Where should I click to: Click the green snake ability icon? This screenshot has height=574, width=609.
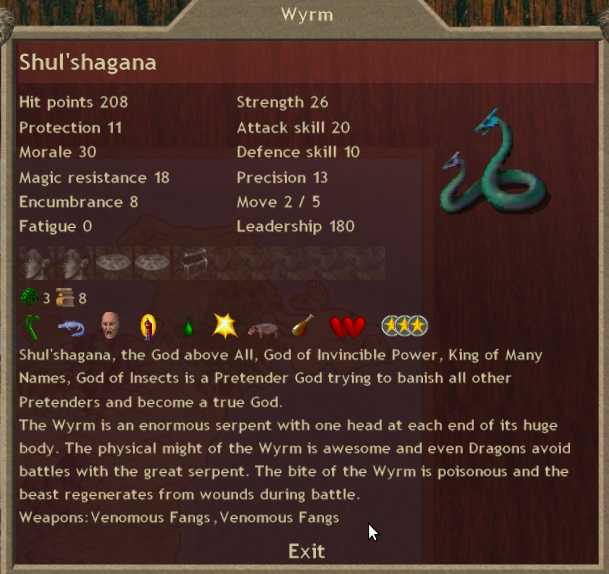click(33, 326)
